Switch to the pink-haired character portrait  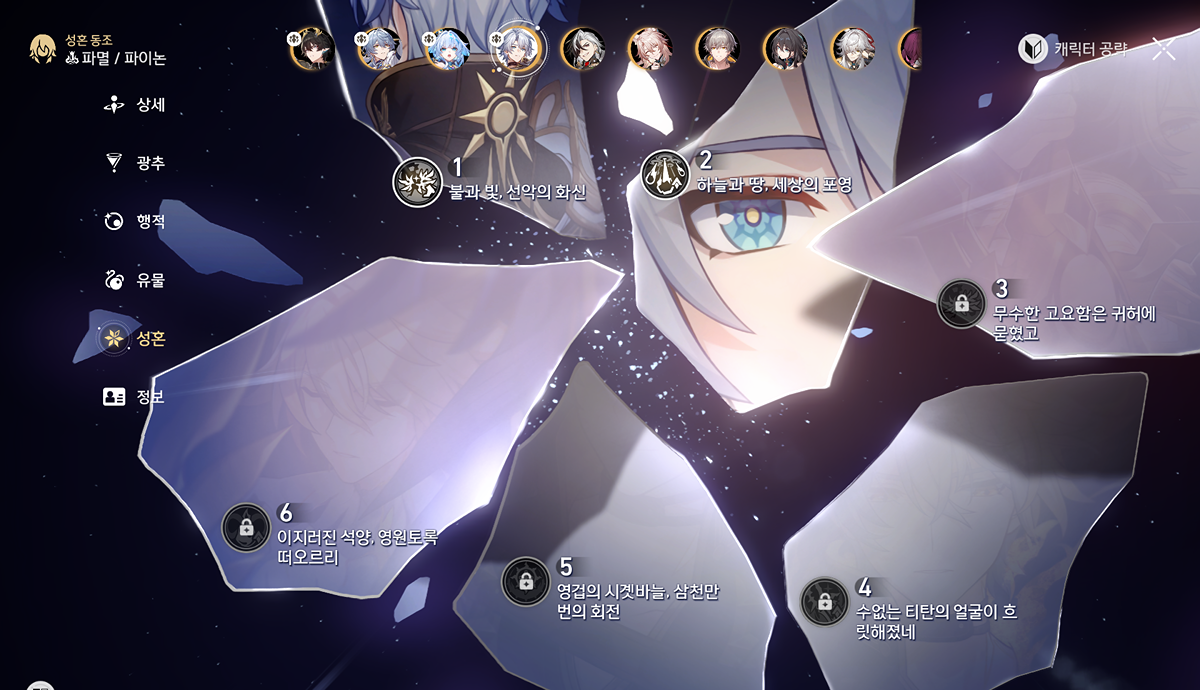coord(651,48)
